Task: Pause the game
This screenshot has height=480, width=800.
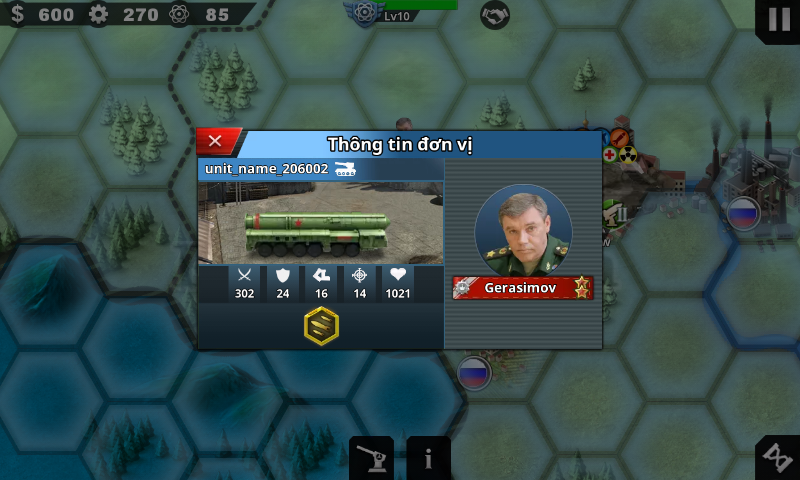Action: [x=778, y=19]
